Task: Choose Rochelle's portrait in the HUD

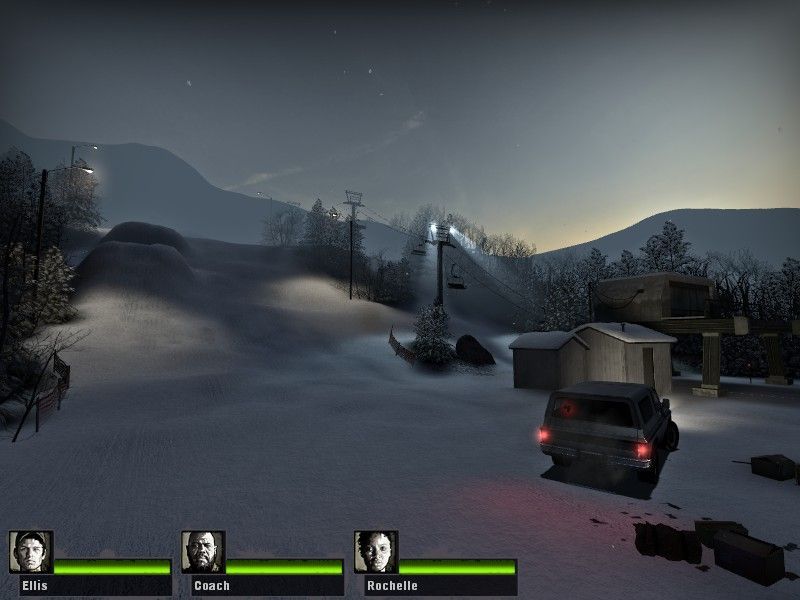Action: coord(375,552)
